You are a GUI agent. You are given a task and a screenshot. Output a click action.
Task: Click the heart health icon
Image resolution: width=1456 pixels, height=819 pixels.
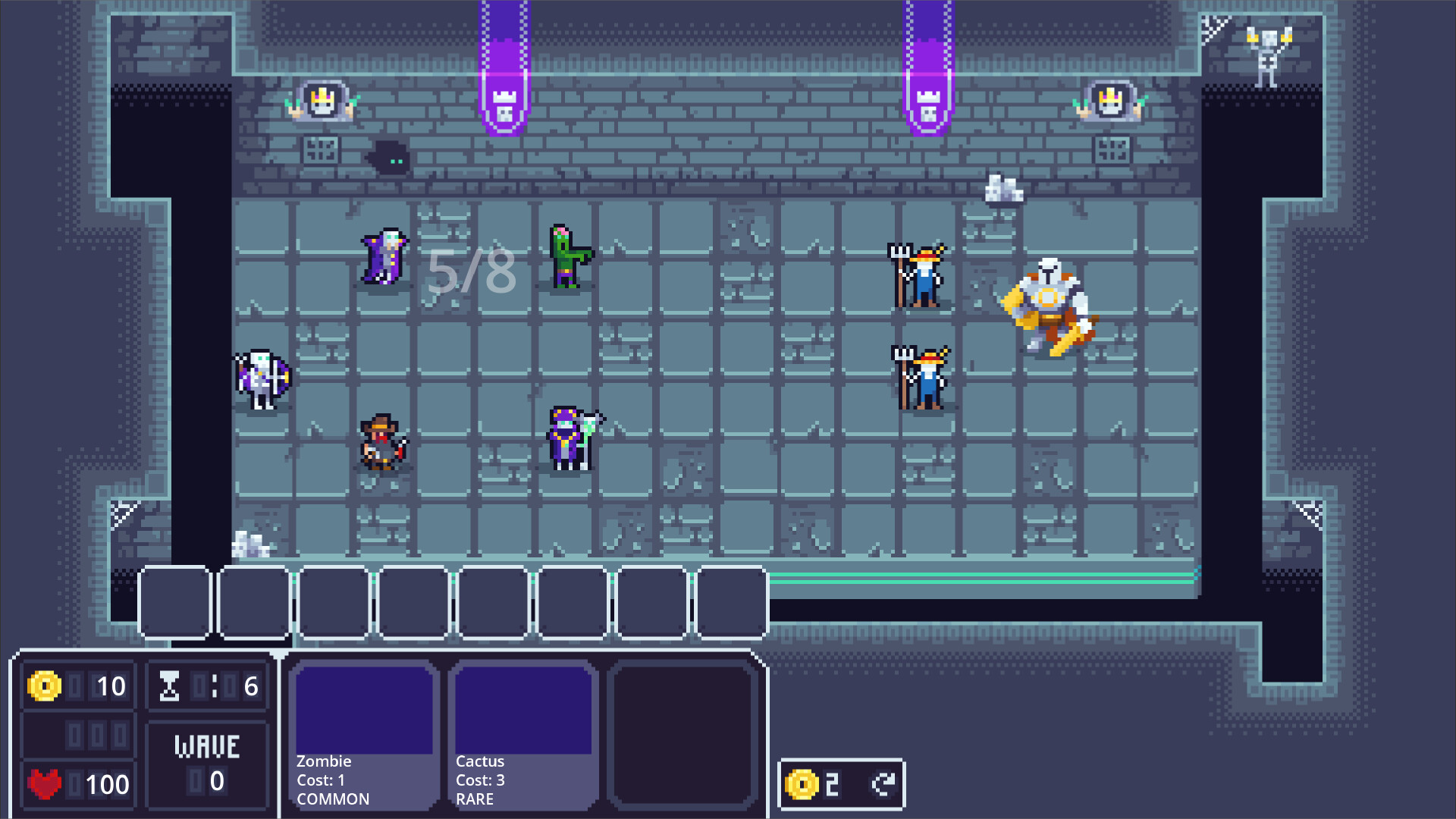[x=45, y=785]
